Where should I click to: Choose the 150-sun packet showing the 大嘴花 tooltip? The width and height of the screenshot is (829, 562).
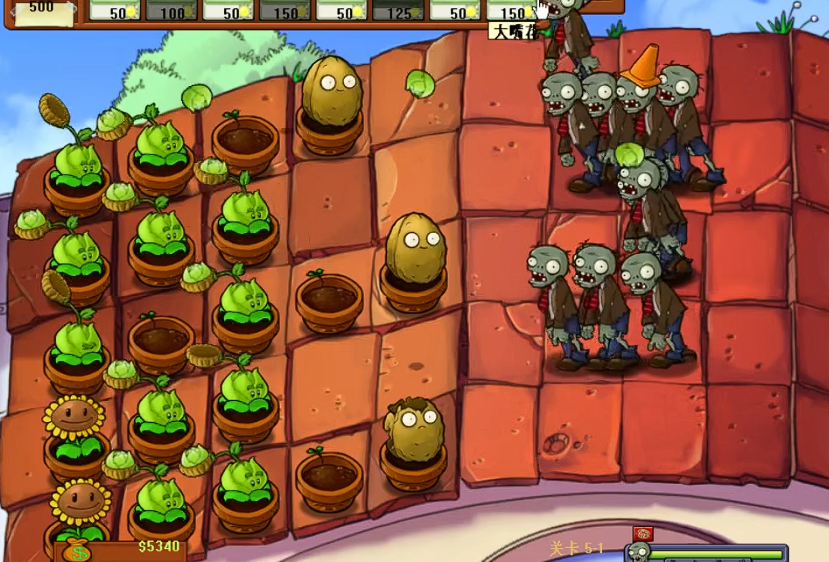click(512, 11)
